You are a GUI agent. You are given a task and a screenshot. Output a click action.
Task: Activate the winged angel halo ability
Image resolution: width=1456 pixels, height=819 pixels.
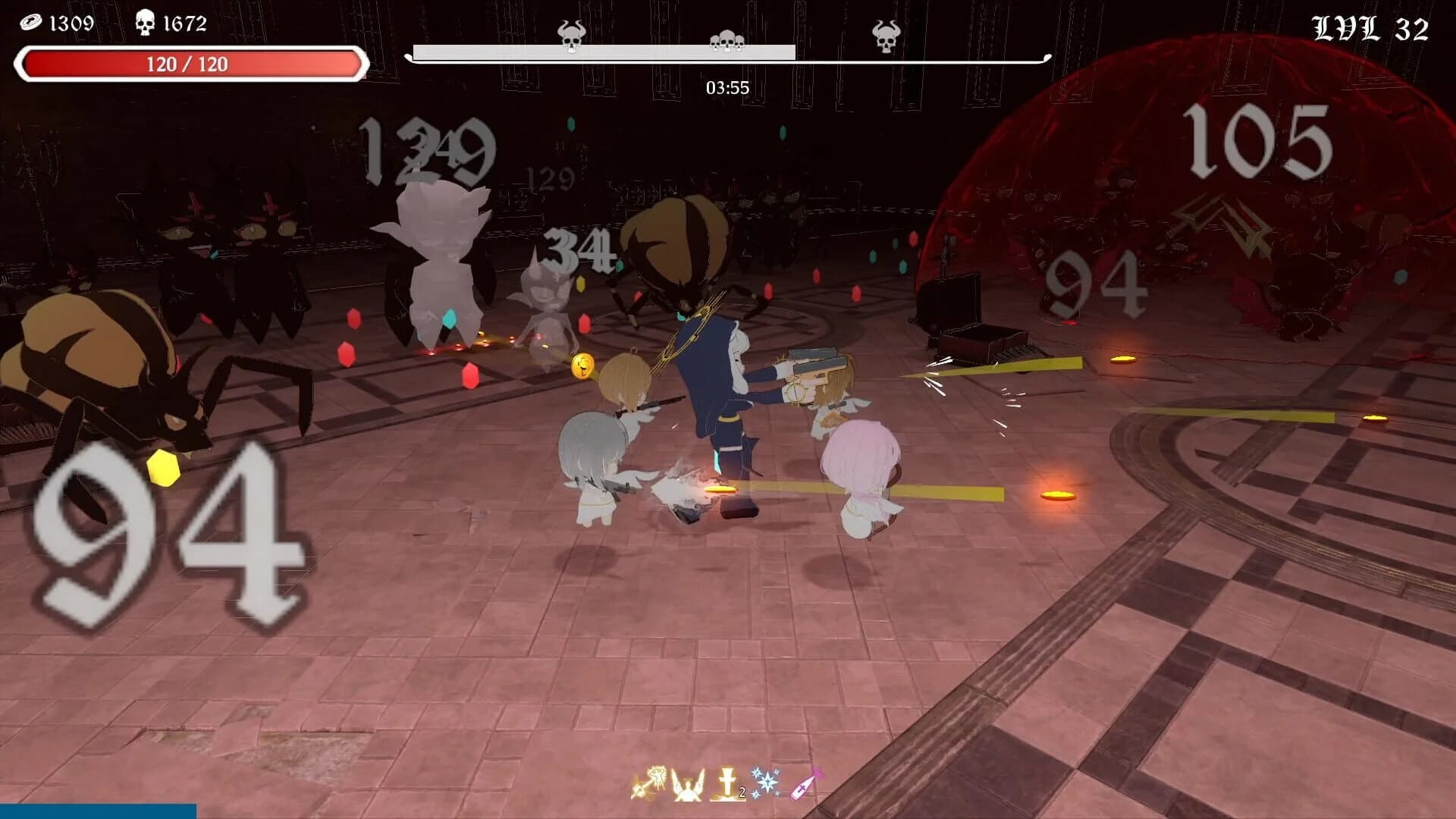pyautogui.click(x=686, y=785)
